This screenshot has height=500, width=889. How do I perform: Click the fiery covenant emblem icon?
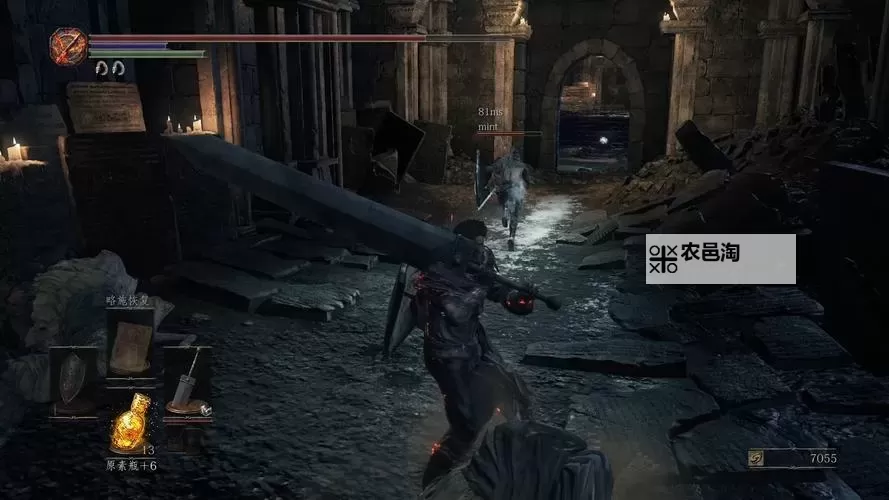pos(69,46)
